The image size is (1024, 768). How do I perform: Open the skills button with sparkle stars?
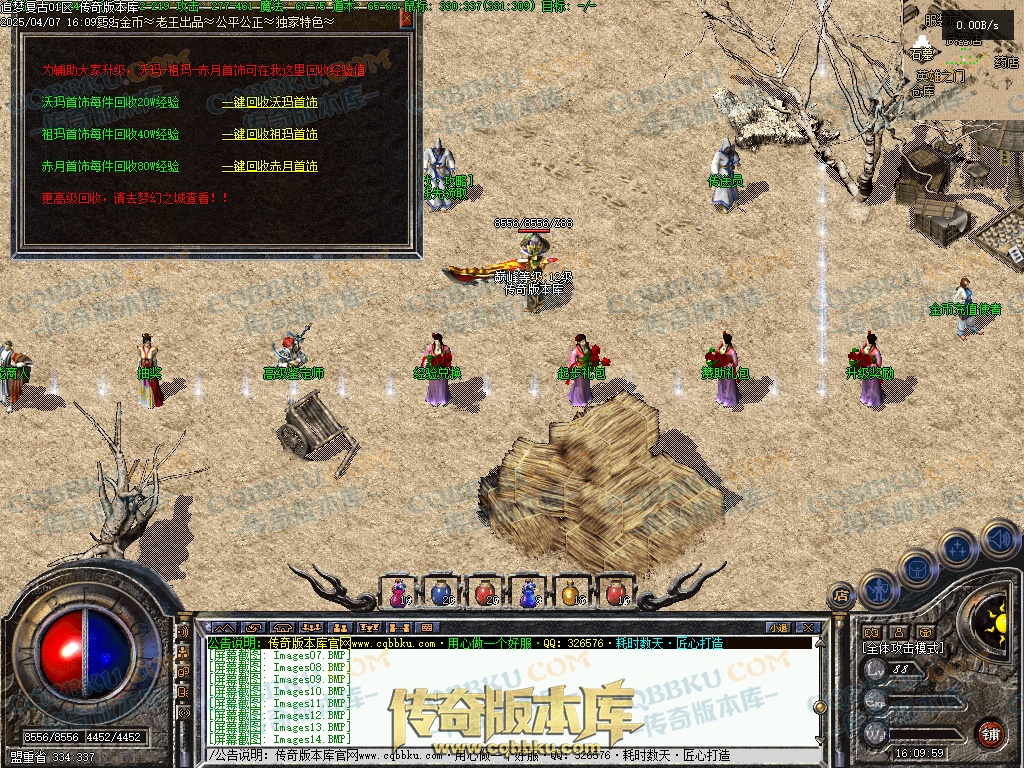point(957,549)
